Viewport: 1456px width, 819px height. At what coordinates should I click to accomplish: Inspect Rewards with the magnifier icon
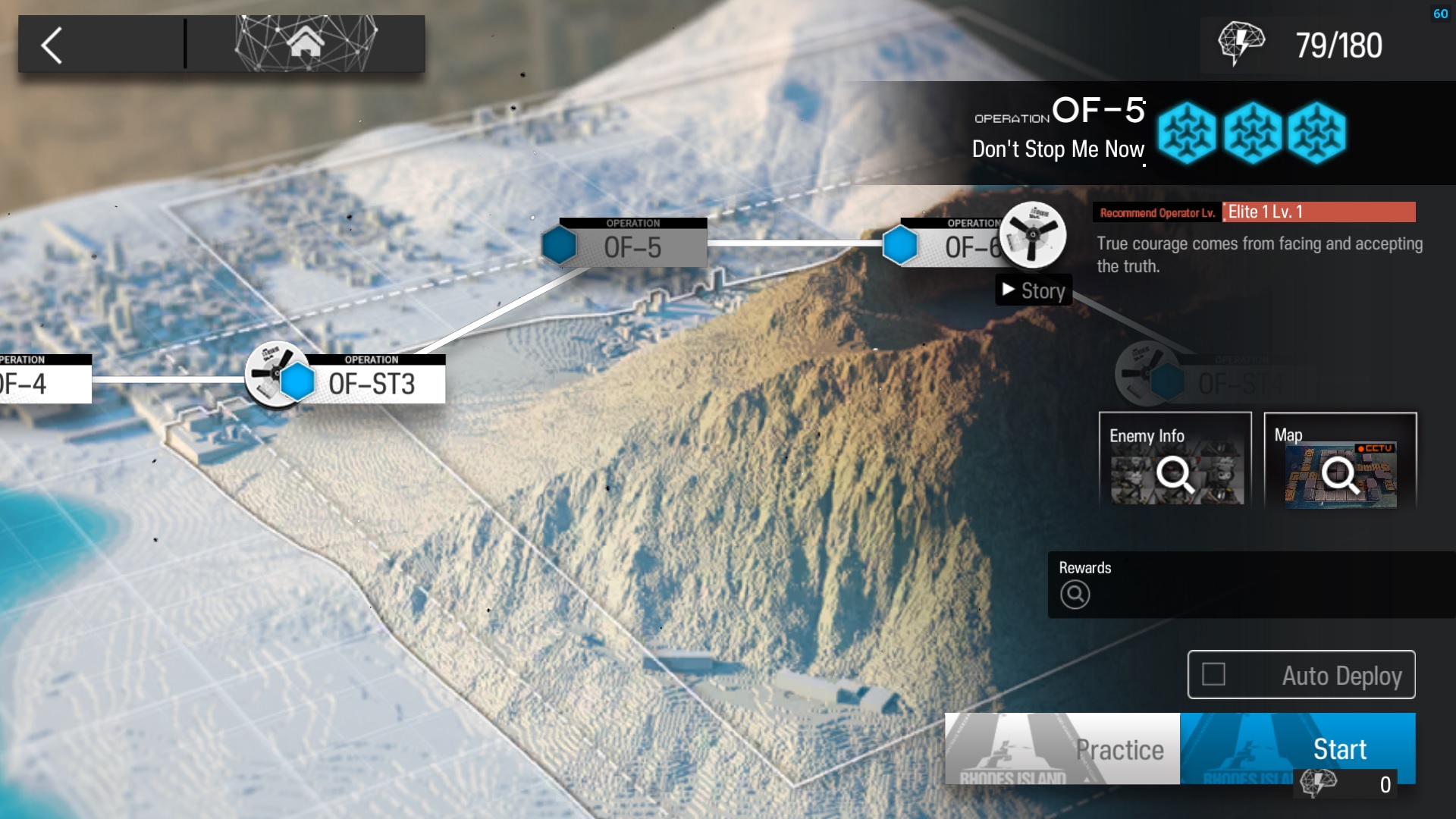[x=1075, y=595]
